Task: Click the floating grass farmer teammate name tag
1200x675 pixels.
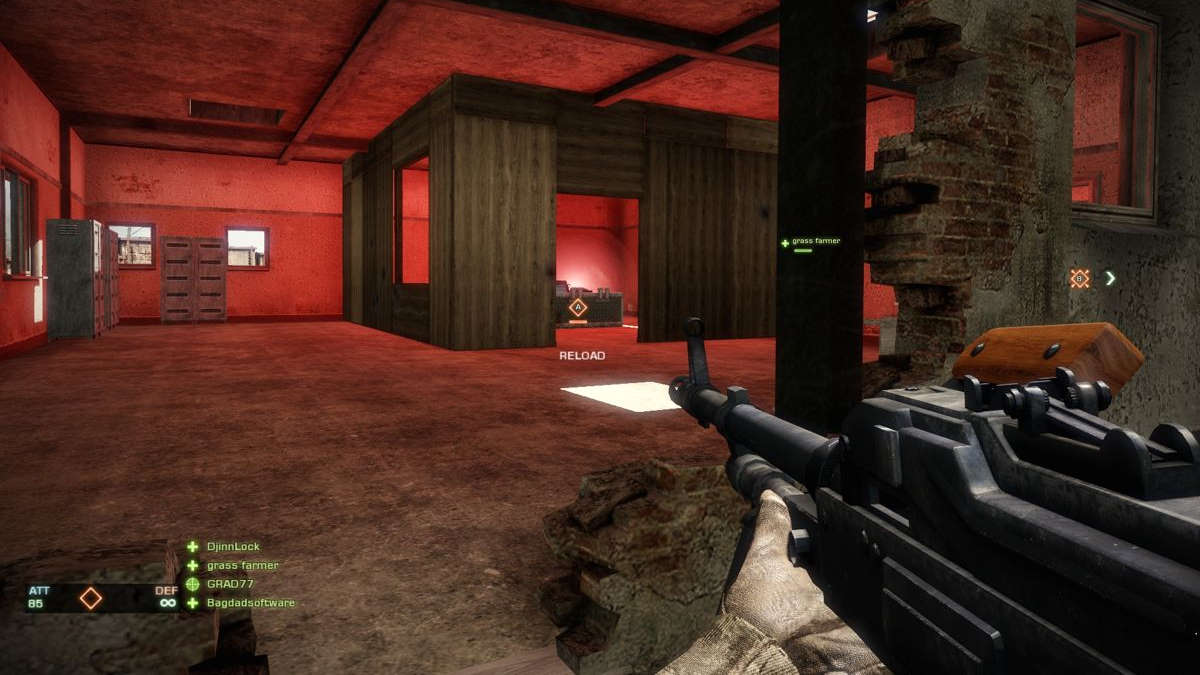Action: [x=815, y=241]
